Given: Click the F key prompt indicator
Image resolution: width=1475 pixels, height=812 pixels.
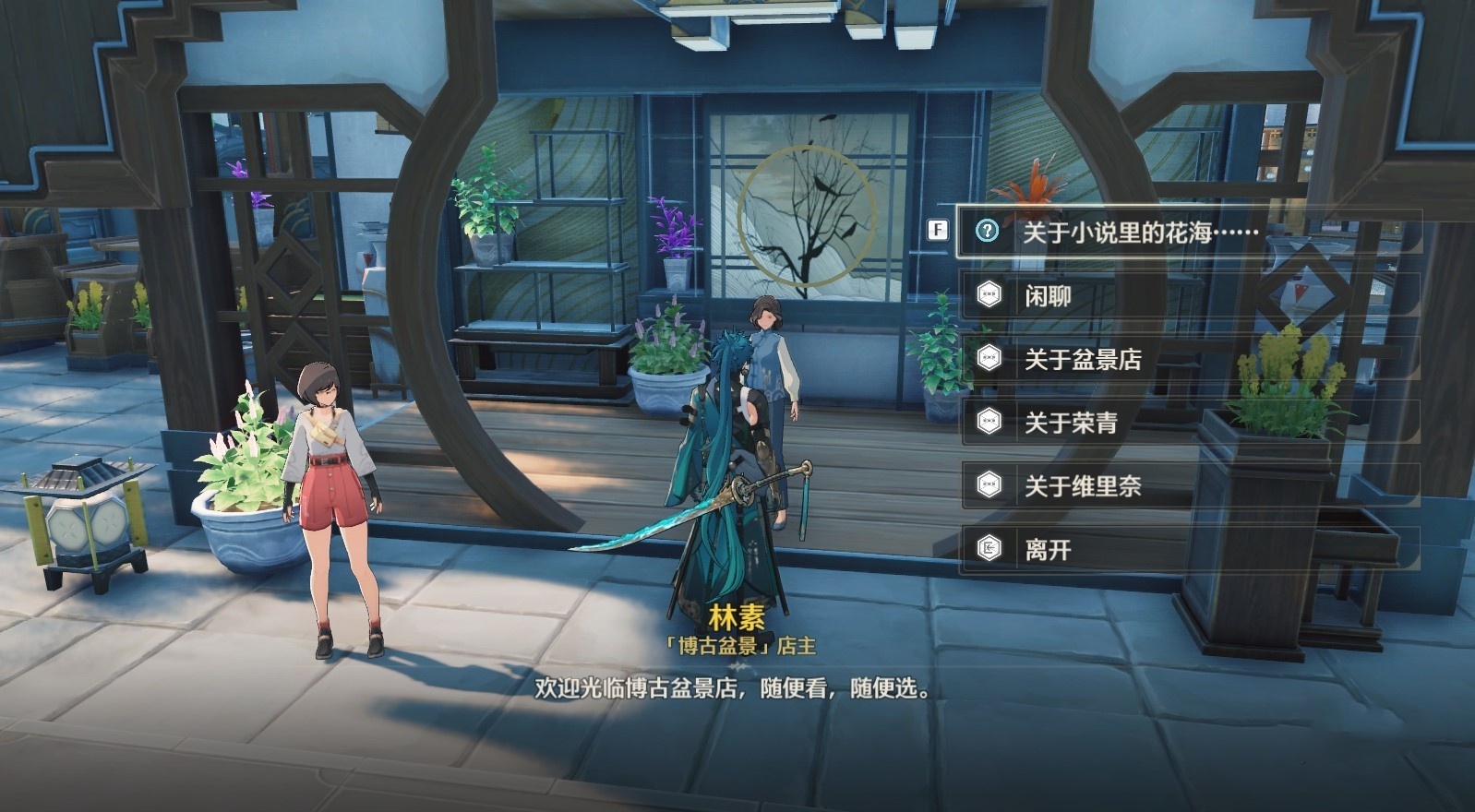Looking at the screenshot, I should 939,230.
